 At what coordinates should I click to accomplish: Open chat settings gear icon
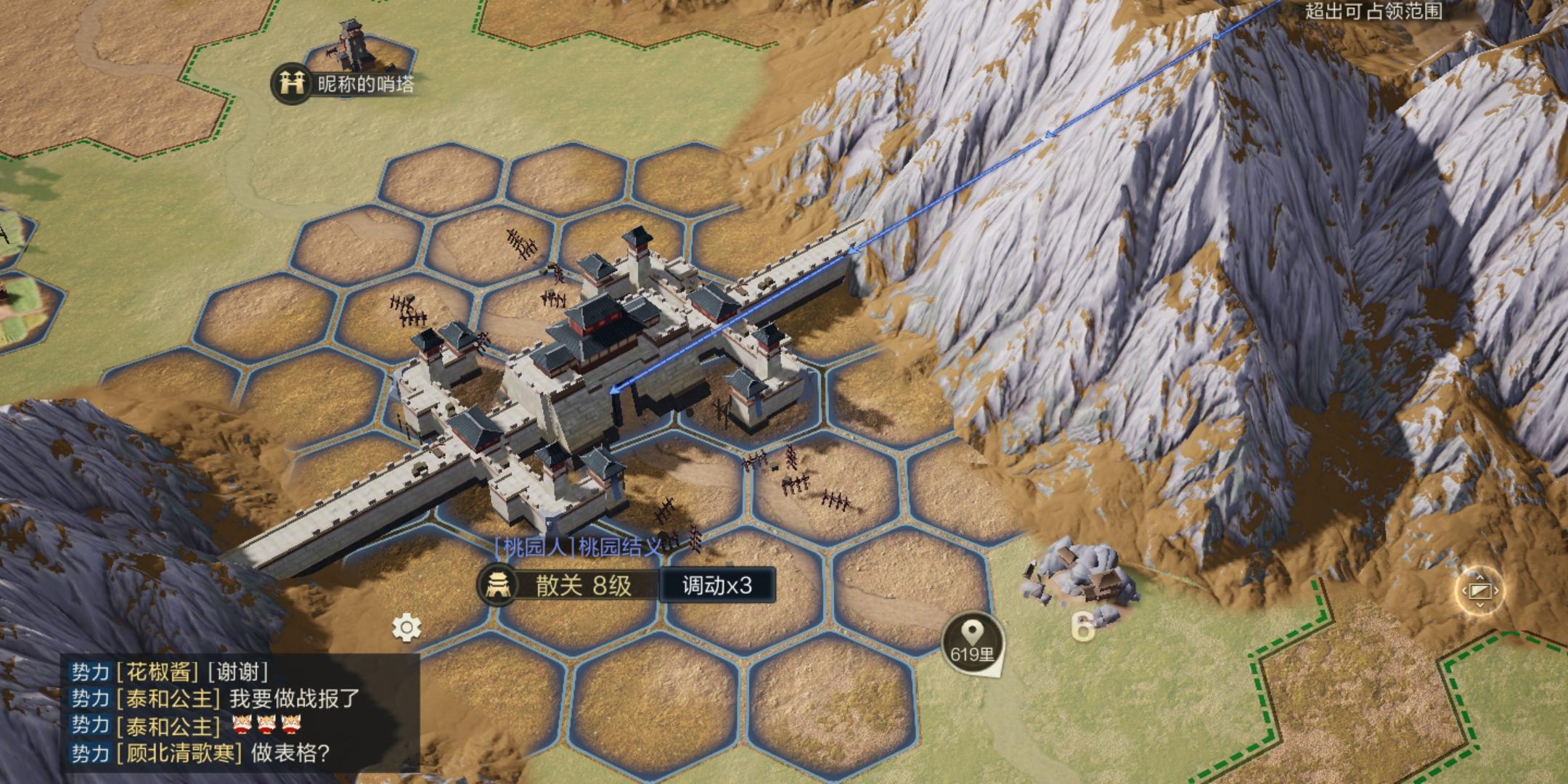tap(407, 627)
